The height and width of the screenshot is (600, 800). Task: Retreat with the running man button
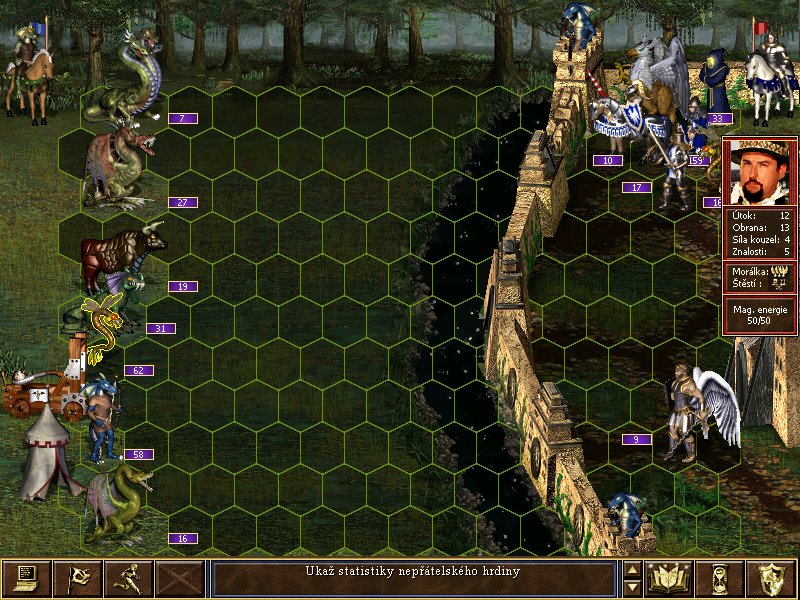(x=128, y=578)
